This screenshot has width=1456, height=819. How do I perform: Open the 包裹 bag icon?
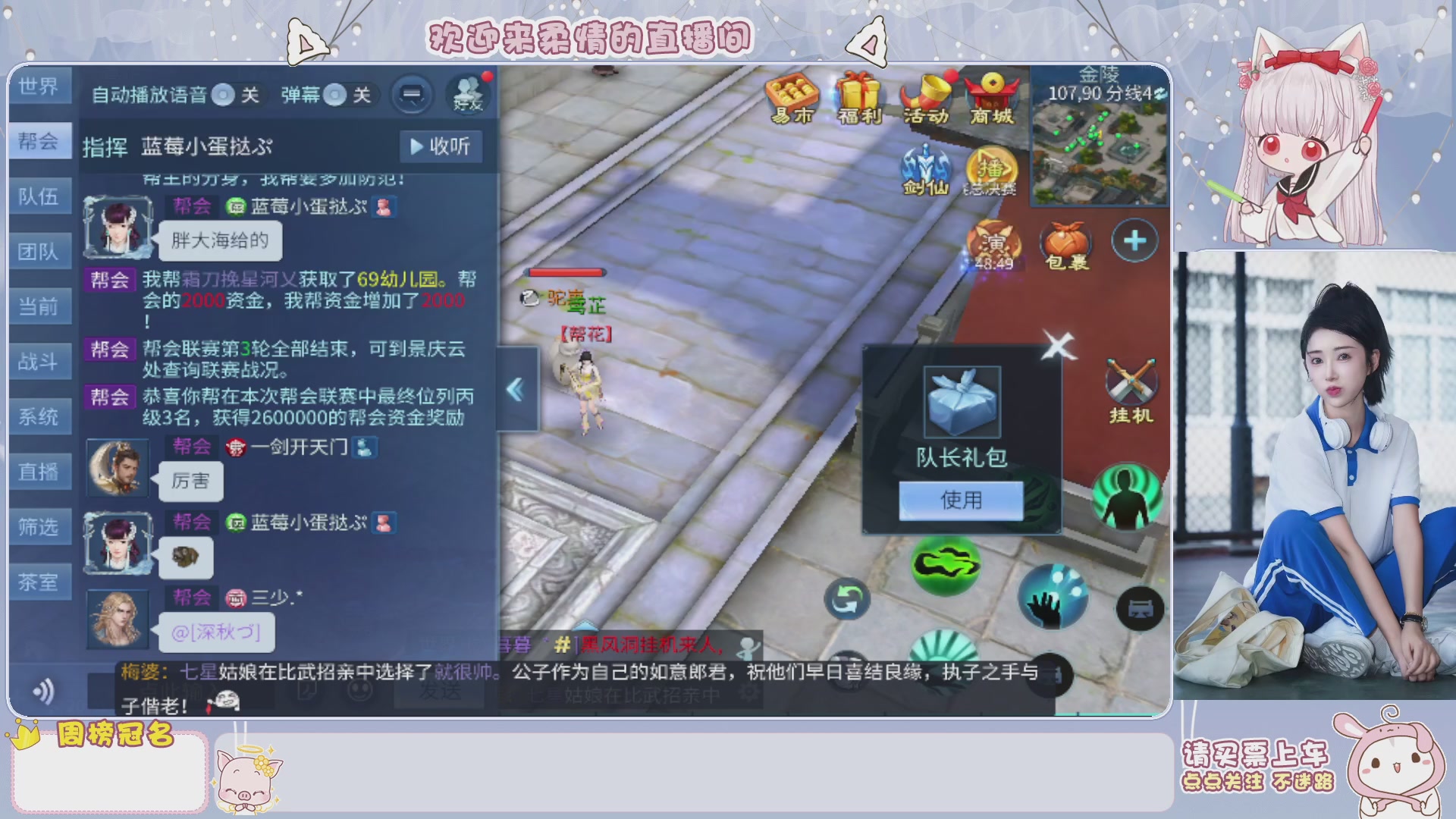click(1066, 241)
